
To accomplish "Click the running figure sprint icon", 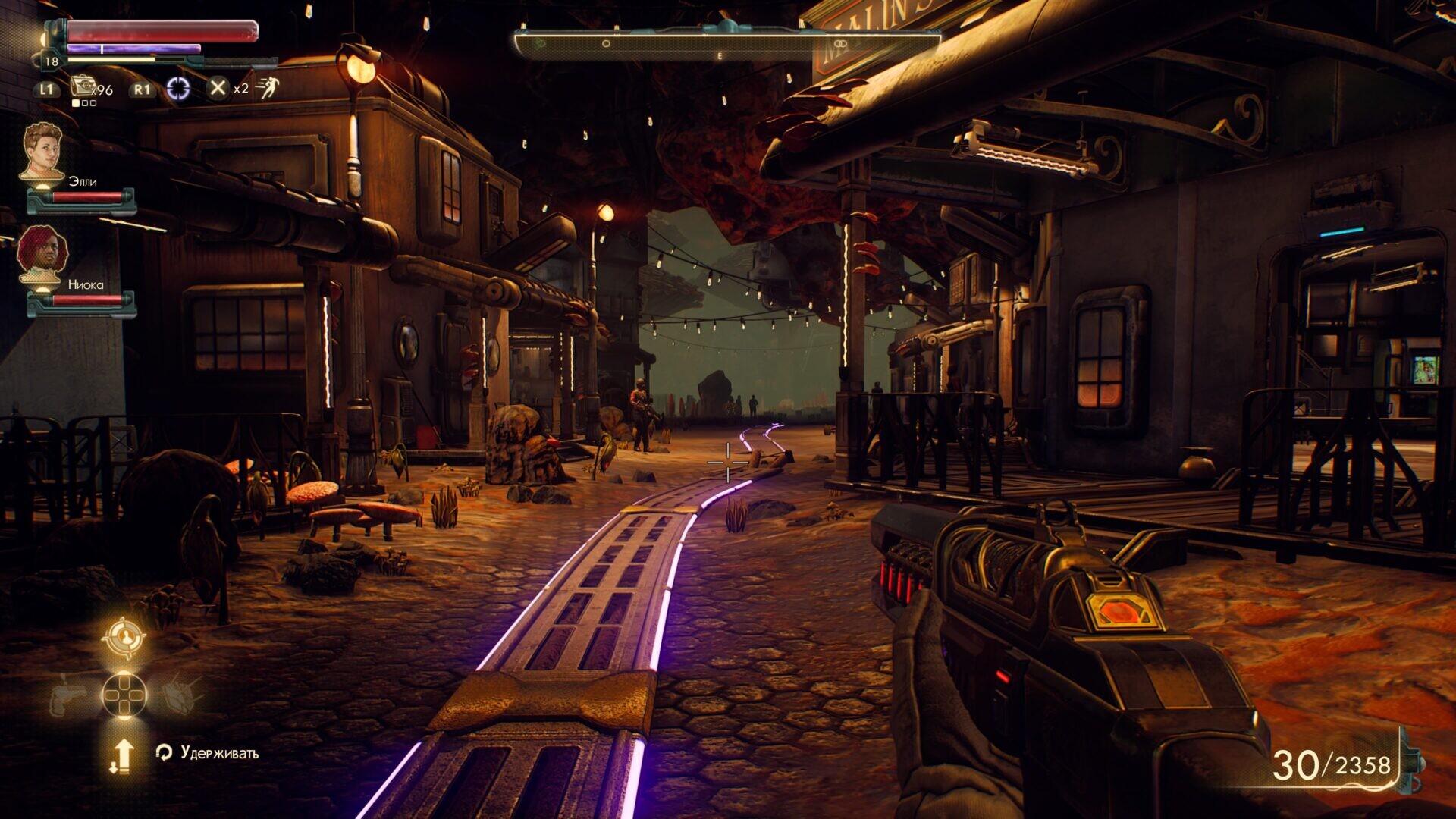I will (x=267, y=89).
